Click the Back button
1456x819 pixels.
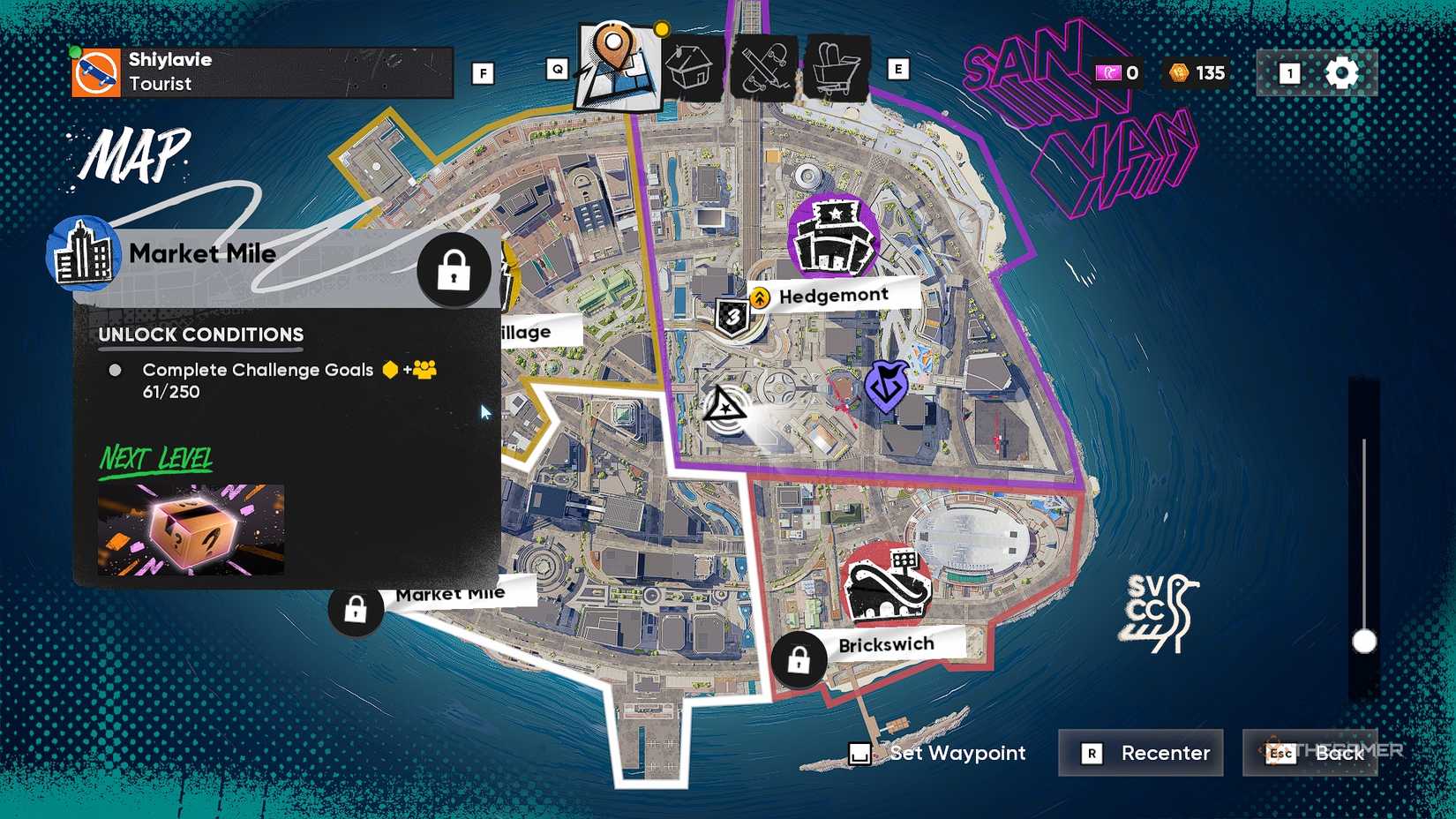click(x=1311, y=754)
